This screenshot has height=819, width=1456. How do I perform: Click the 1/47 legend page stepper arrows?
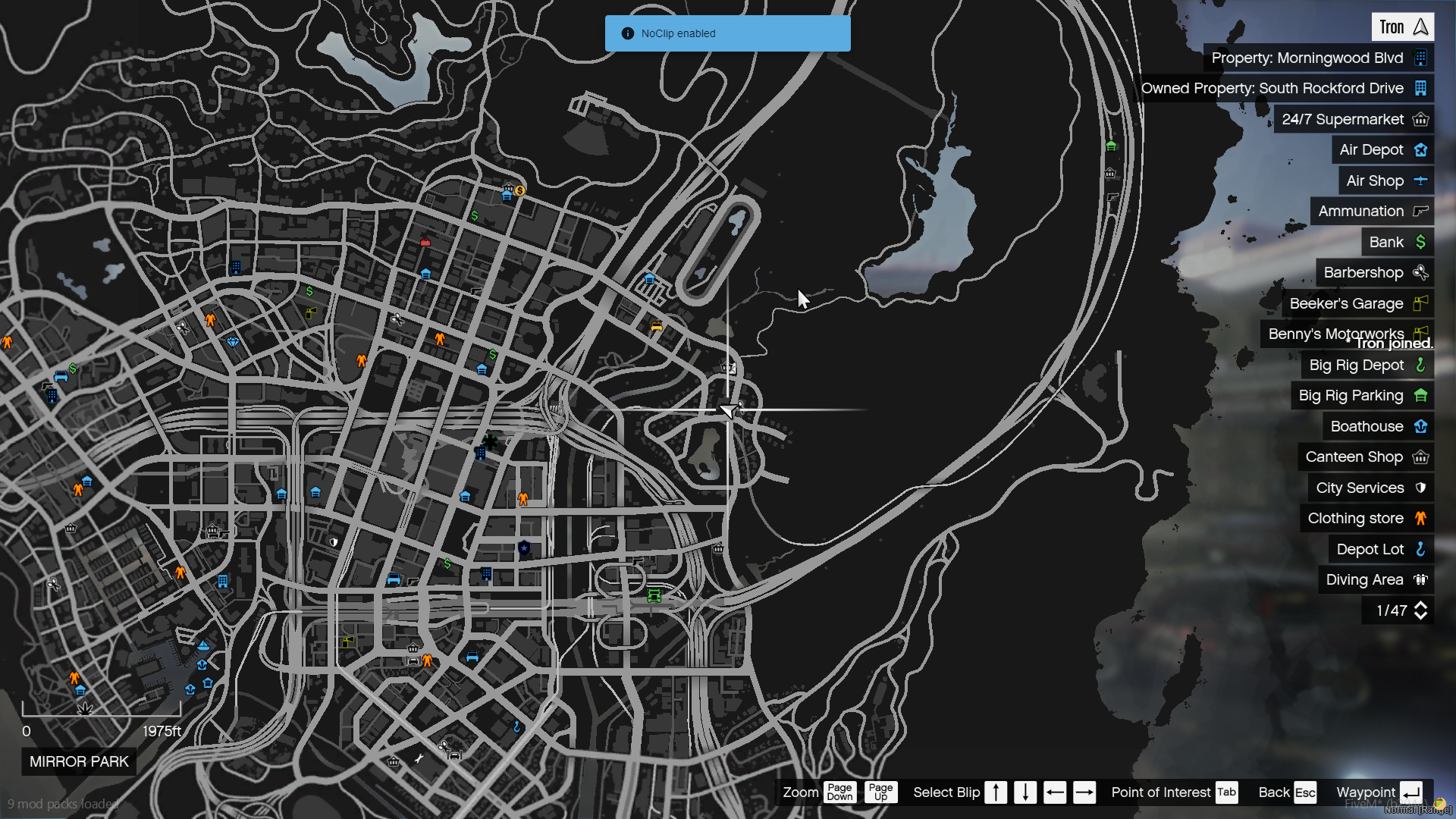click(x=1420, y=611)
